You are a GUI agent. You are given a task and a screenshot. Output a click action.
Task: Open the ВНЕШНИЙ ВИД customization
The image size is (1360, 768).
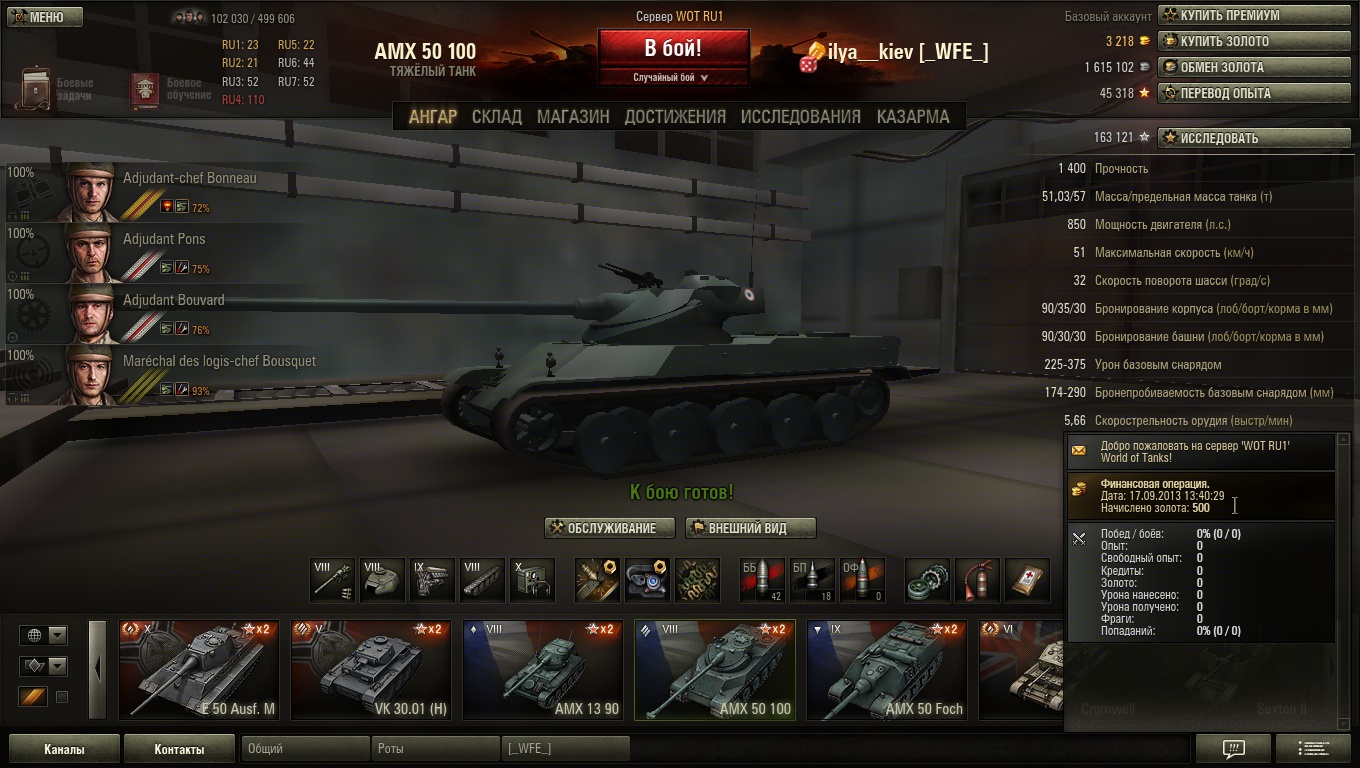click(x=750, y=528)
